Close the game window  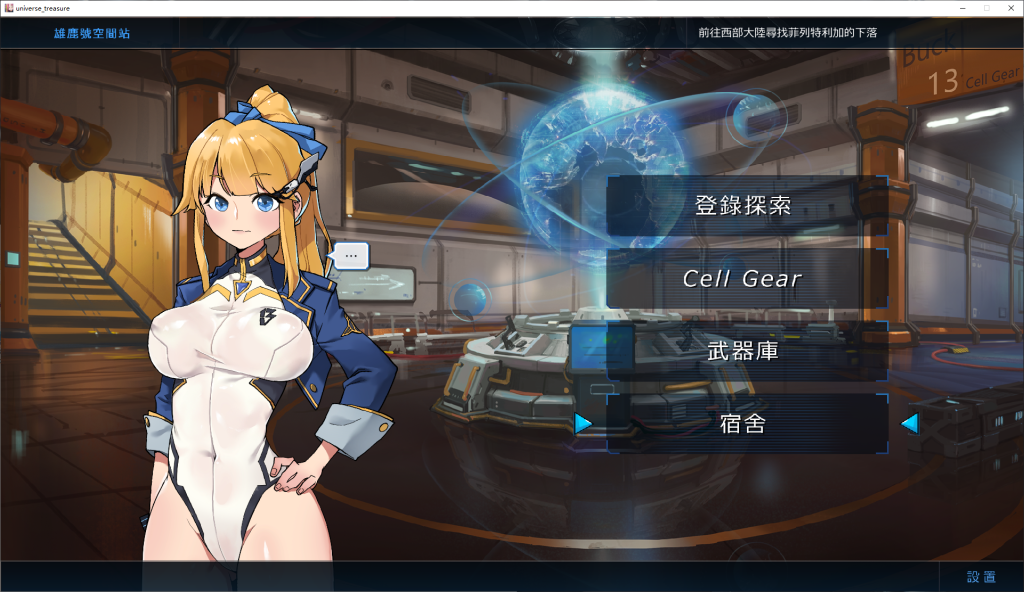coord(1008,8)
